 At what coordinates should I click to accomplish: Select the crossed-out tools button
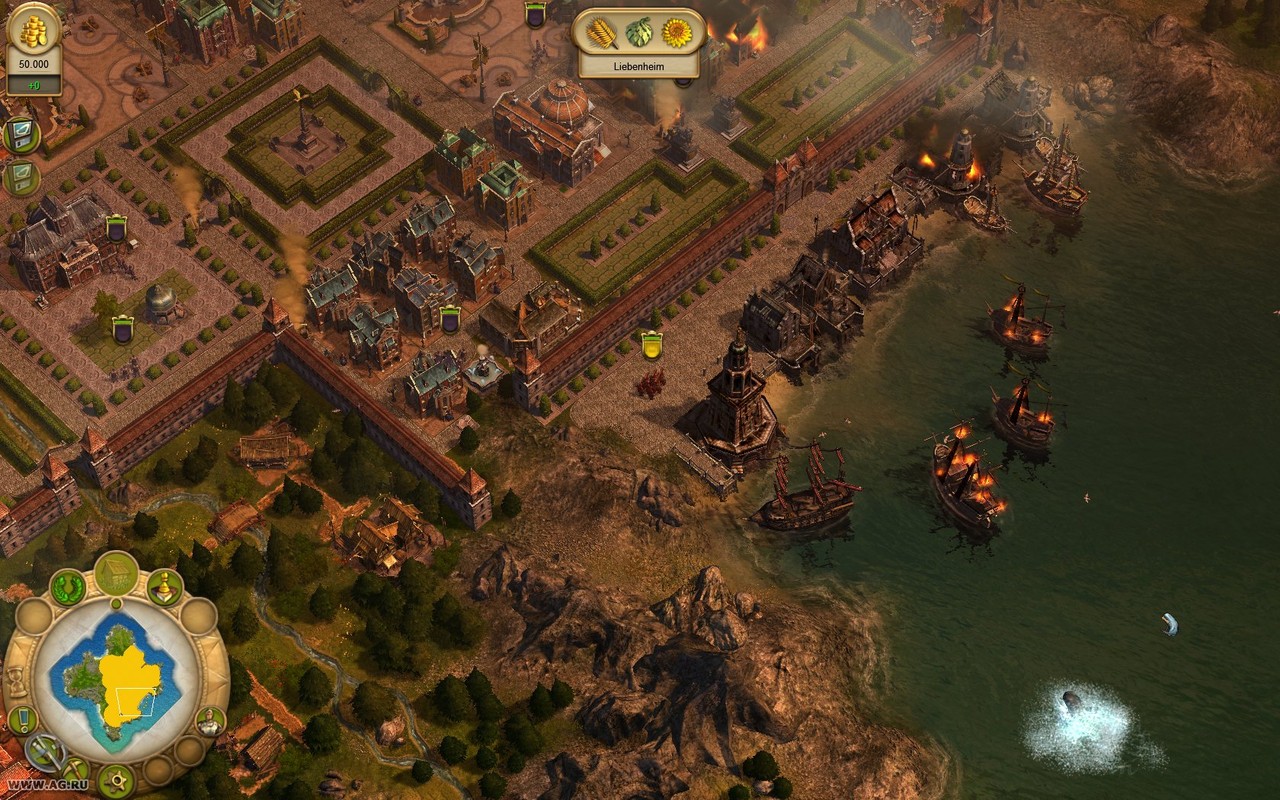44,751
